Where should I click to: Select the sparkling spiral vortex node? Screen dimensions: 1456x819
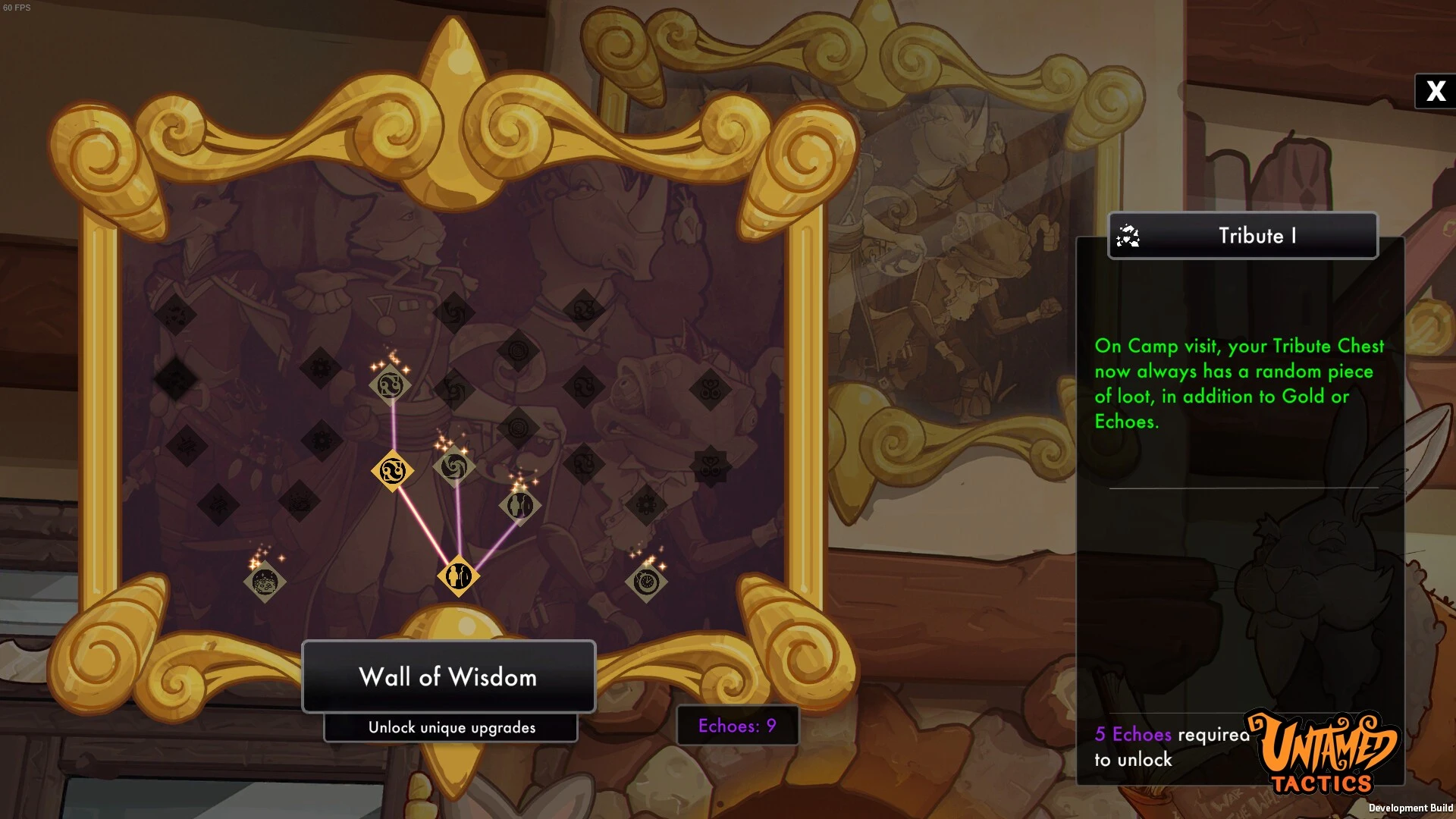click(x=453, y=466)
